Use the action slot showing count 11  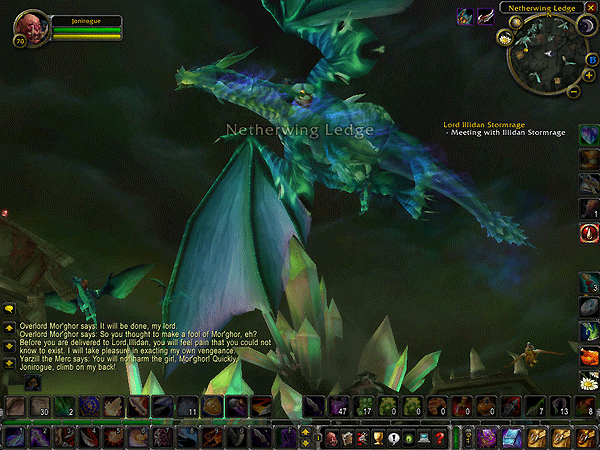click(x=187, y=406)
